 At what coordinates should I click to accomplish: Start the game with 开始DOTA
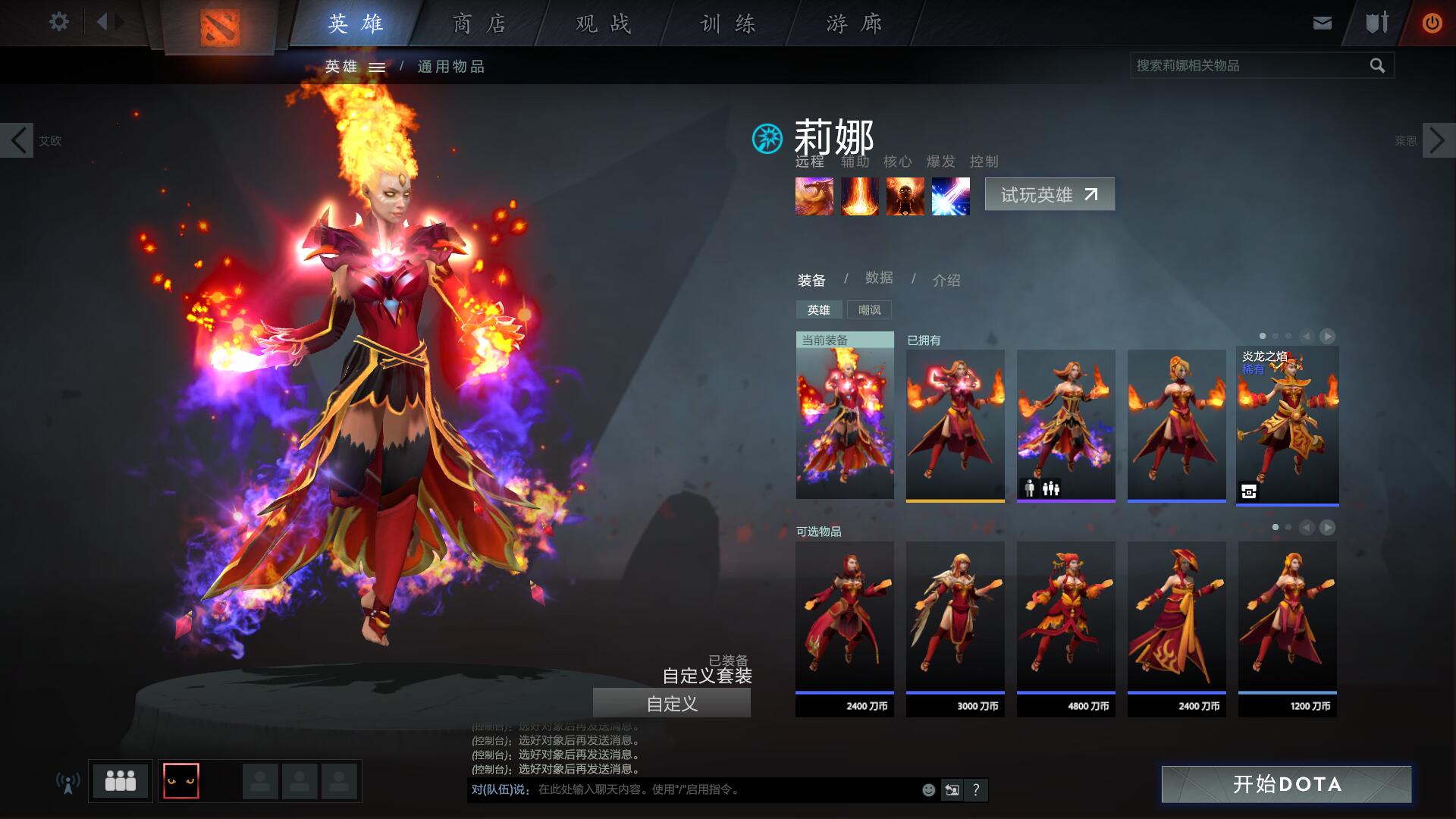(1286, 784)
